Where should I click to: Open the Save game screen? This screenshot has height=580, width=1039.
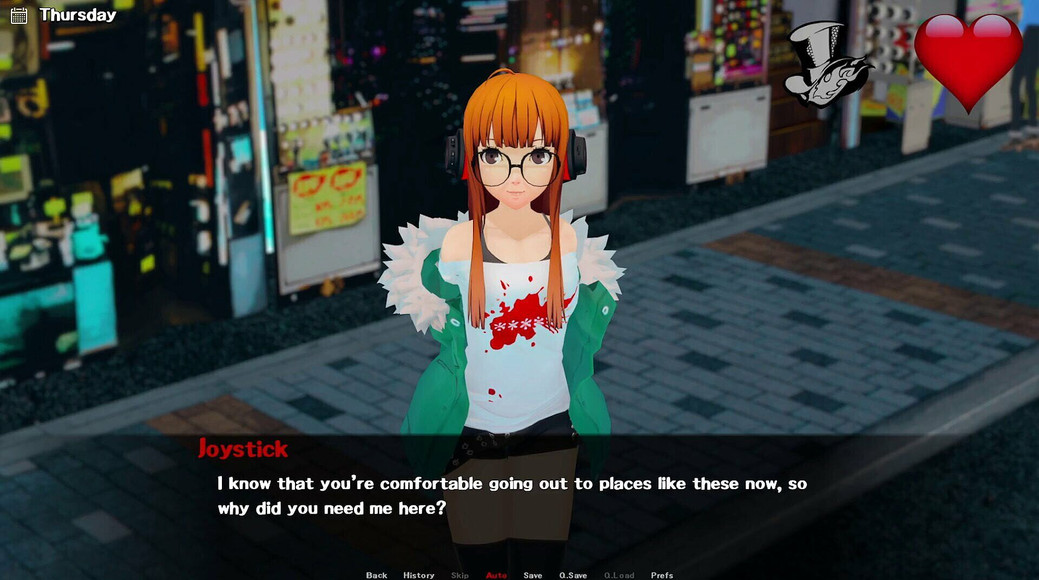click(533, 575)
